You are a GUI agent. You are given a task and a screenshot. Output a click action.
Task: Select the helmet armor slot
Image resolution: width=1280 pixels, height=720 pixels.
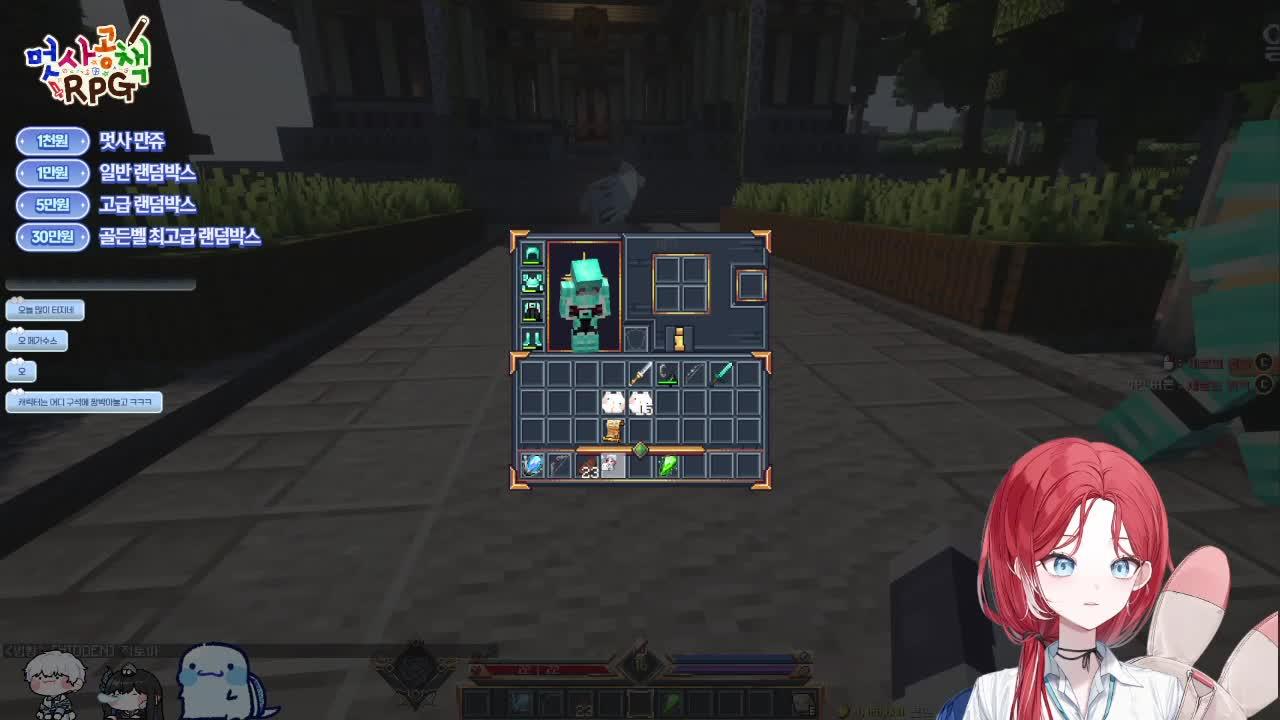[x=531, y=253]
